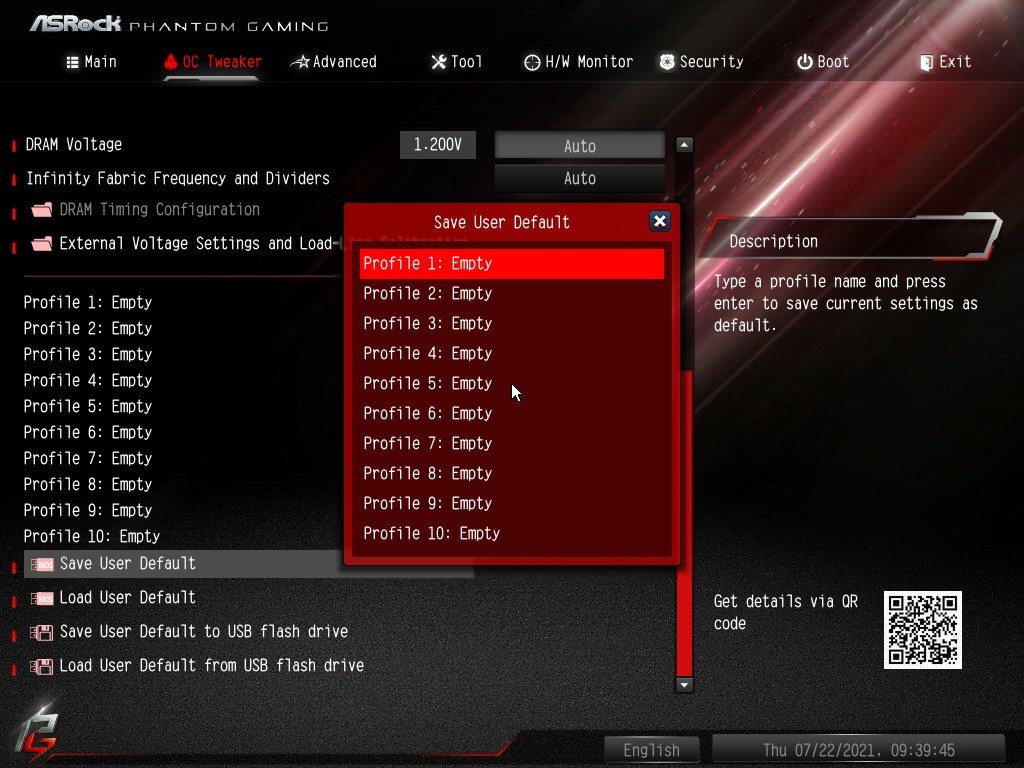The image size is (1024, 768).
Task: Pick Profile 10 in the Save User Default popup
Action: 511,534
